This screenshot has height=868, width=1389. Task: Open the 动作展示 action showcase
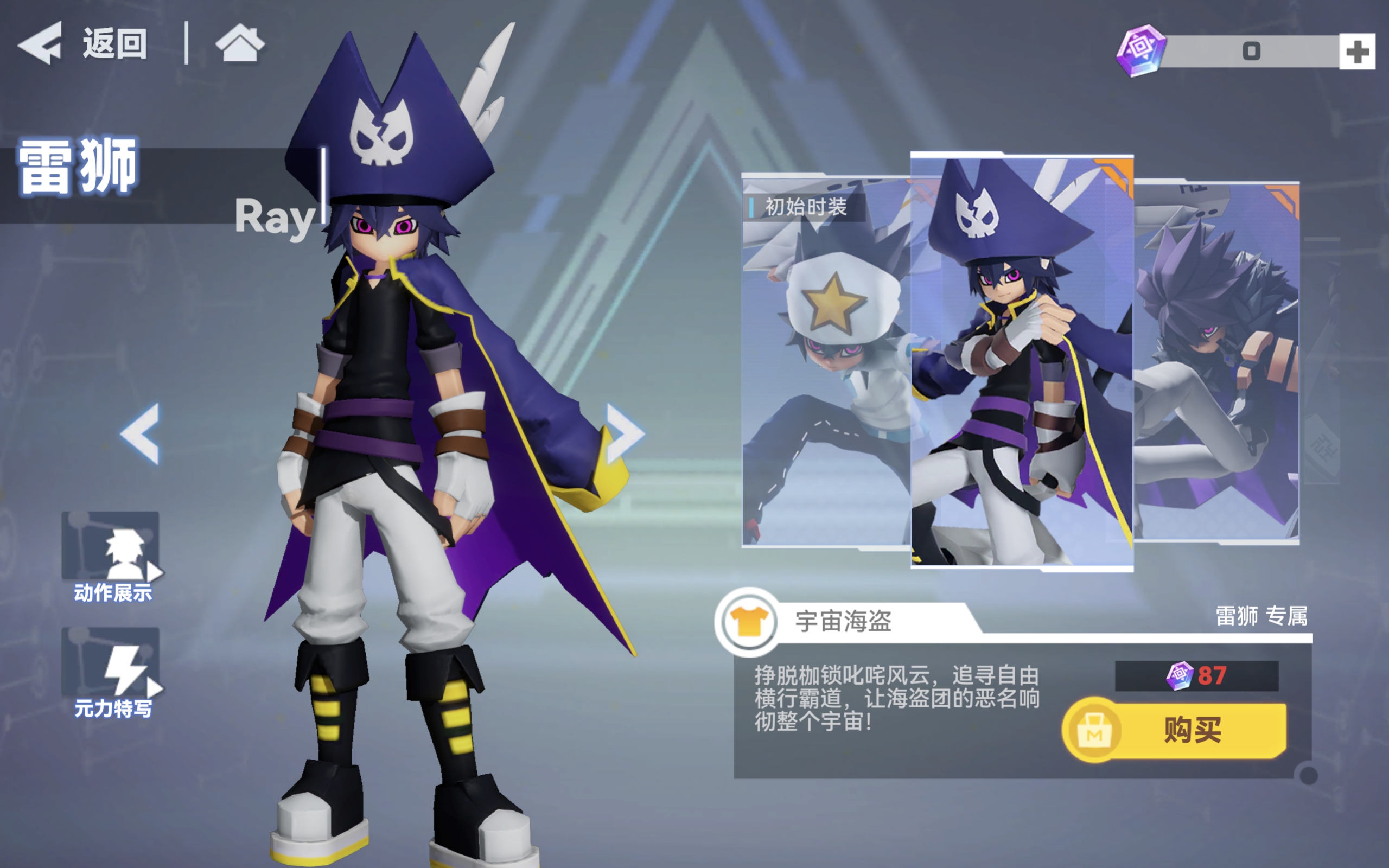tap(111, 556)
